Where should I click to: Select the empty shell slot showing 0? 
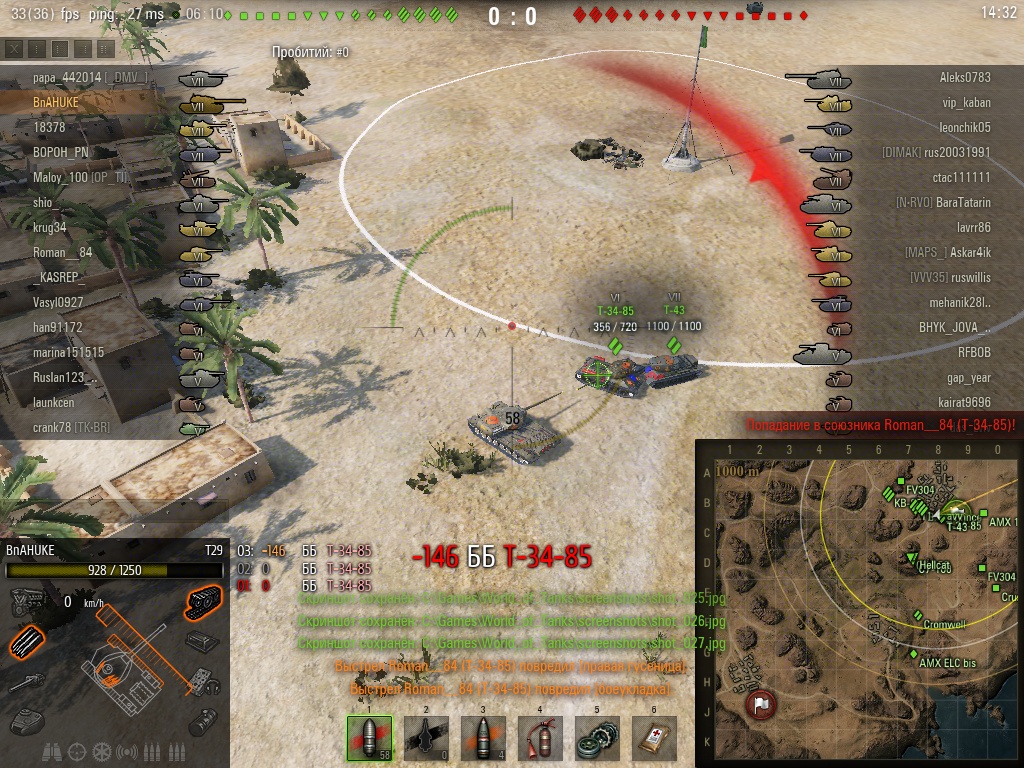tap(425, 739)
